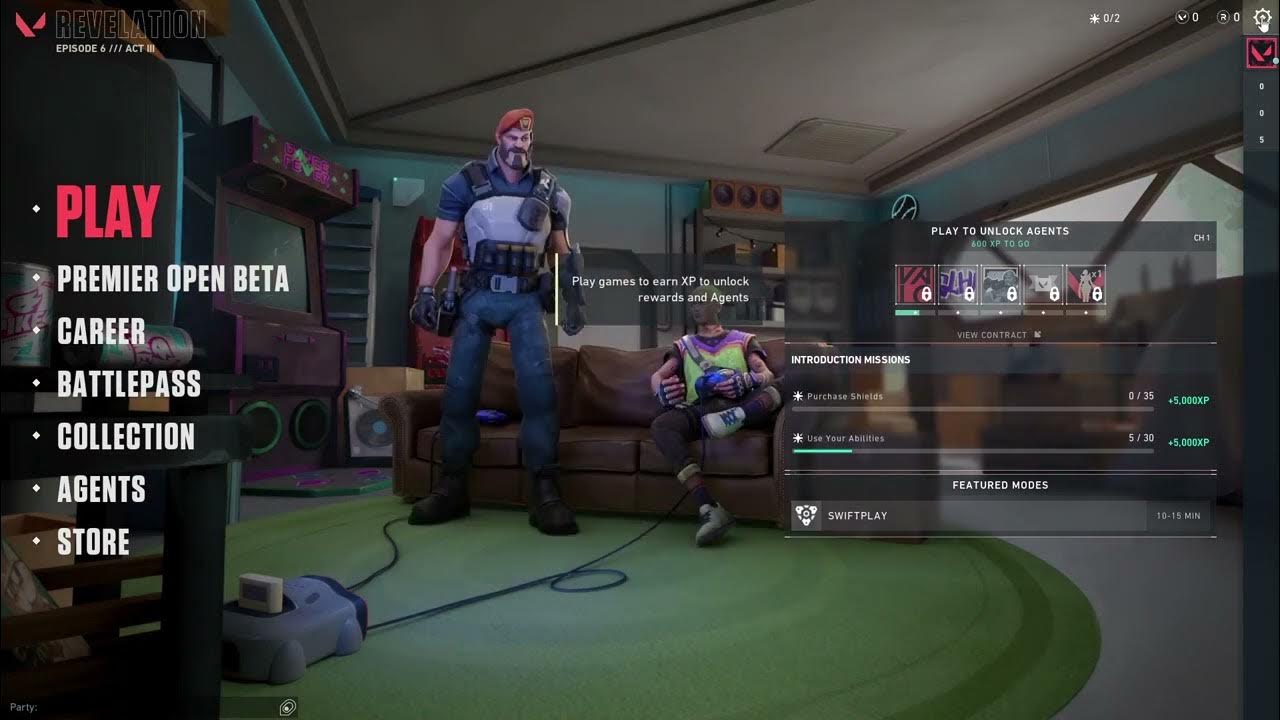Select the locked purple graffiti spray reward
The height and width of the screenshot is (720, 1280).
(957, 284)
